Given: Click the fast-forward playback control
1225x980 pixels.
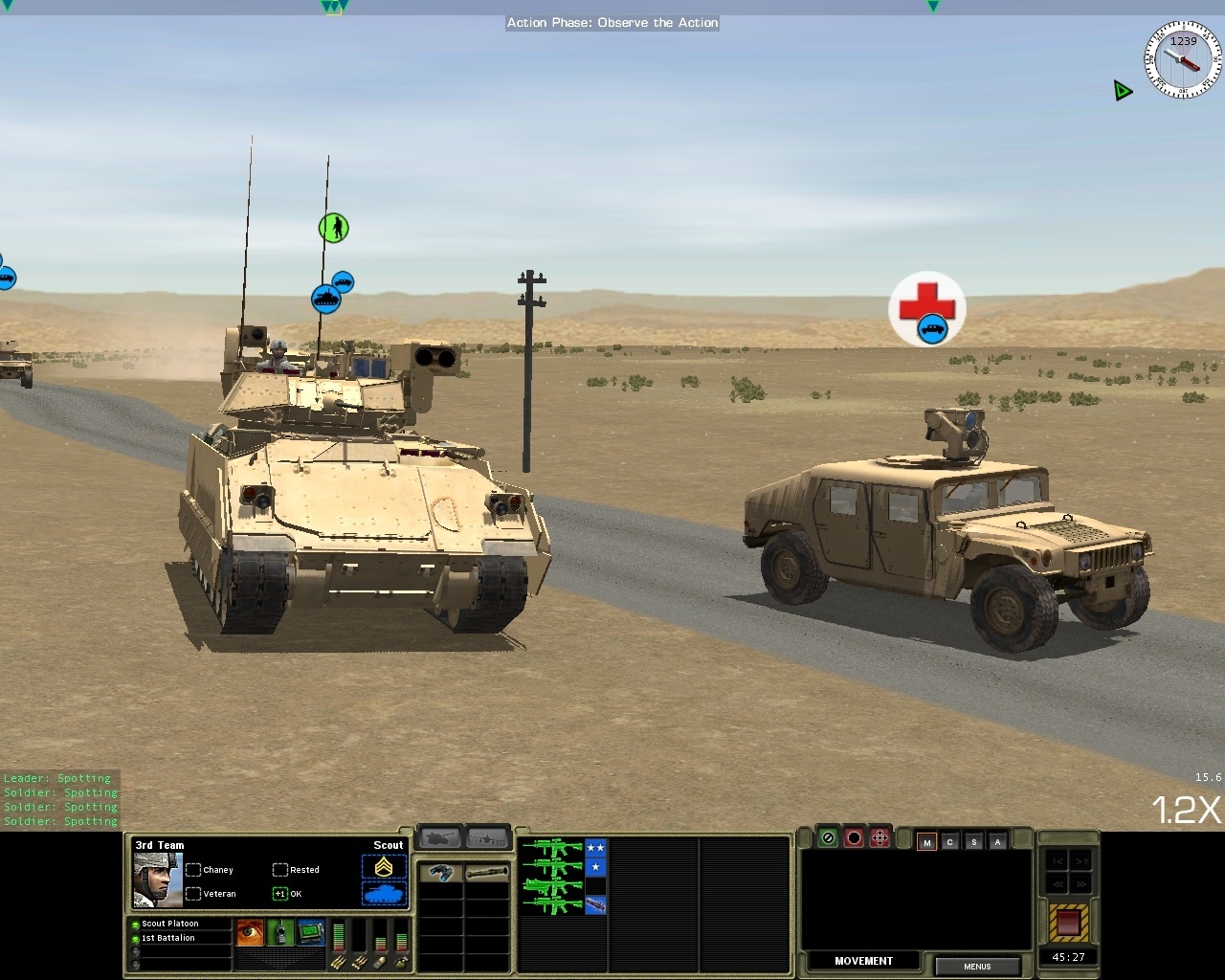Looking at the screenshot, I should click(x=1080, y=884).
